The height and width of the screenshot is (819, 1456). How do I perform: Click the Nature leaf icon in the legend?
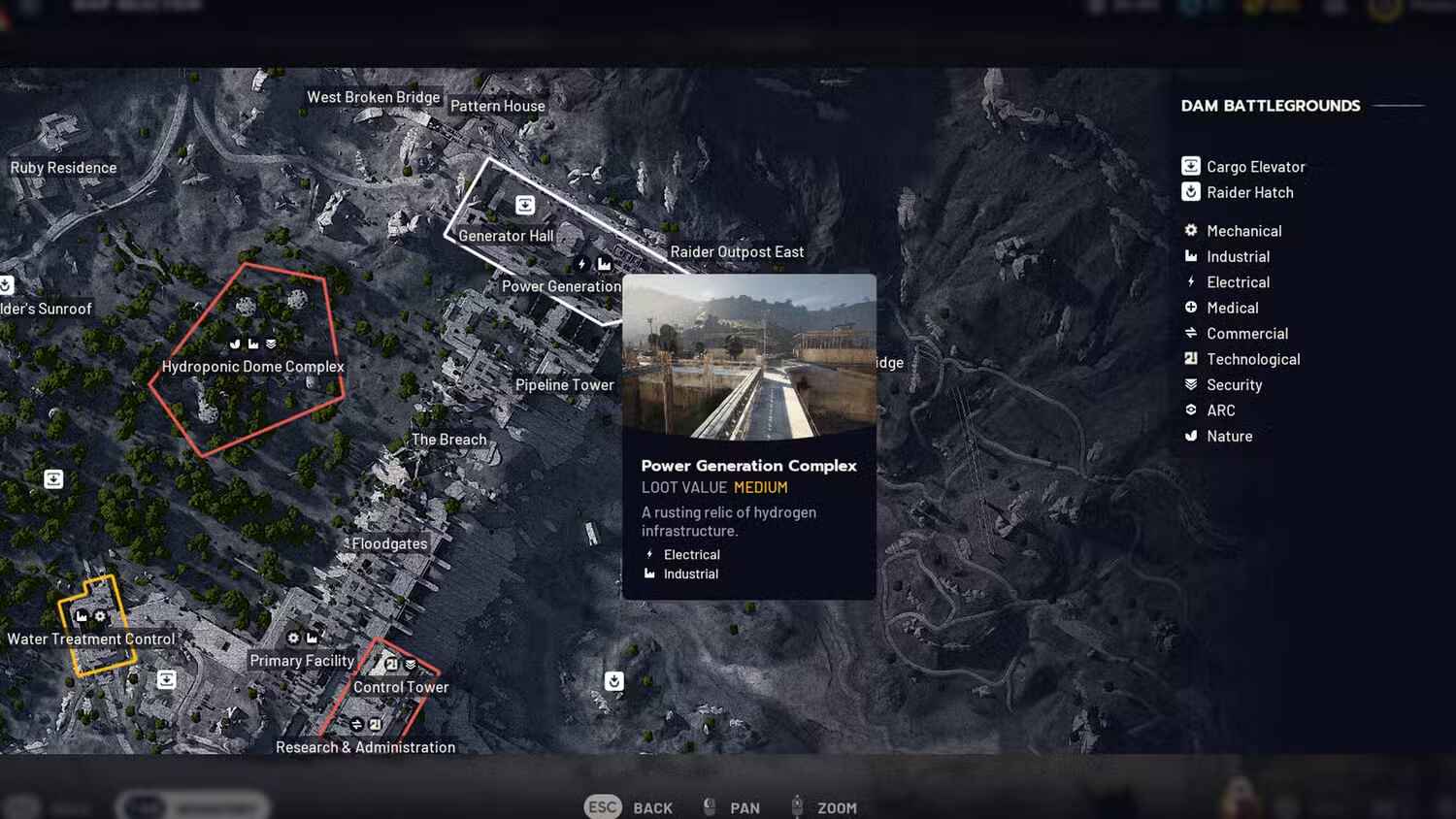[1191, 436]
